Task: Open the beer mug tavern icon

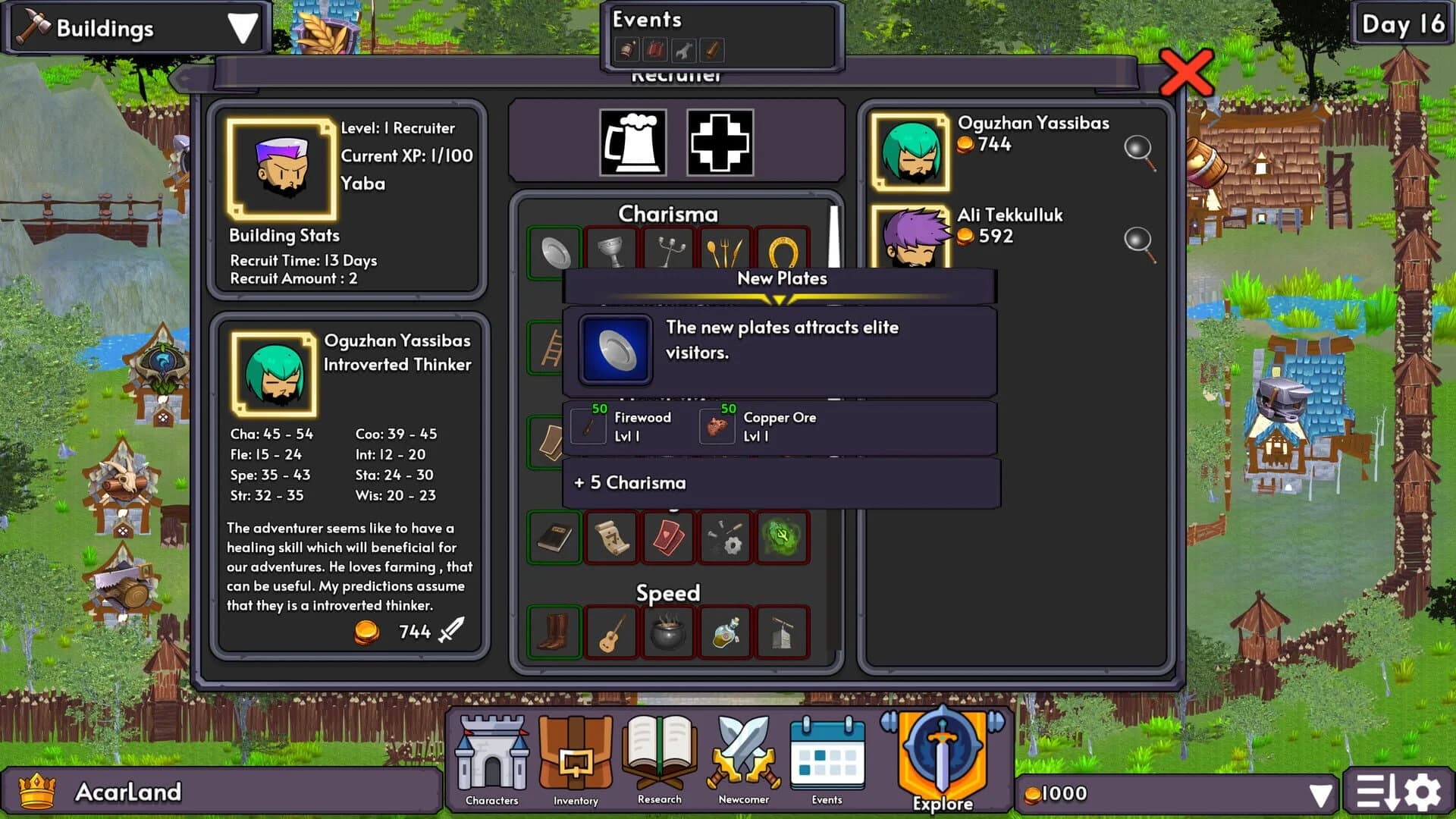Action: tap(632, 144)
